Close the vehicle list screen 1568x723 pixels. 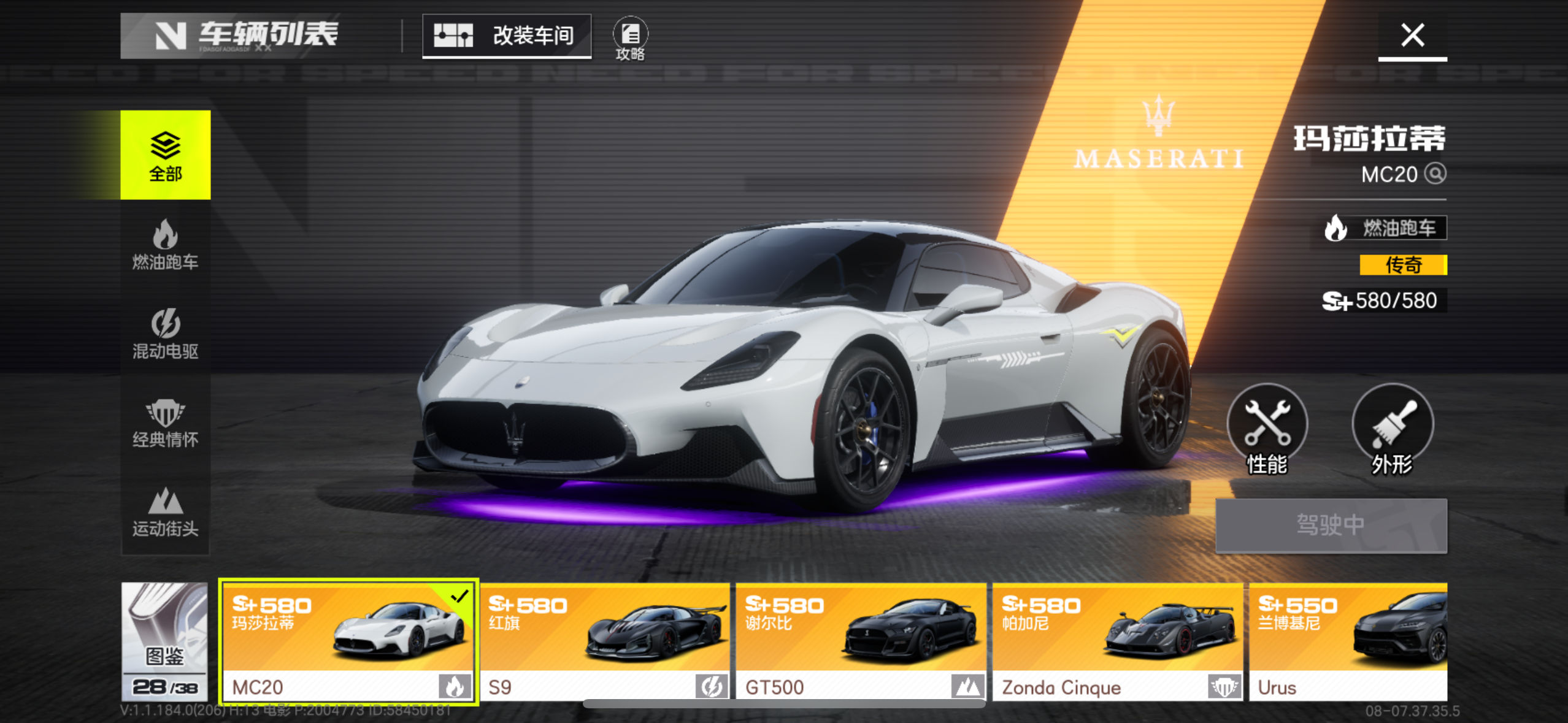coord(1412,36)
